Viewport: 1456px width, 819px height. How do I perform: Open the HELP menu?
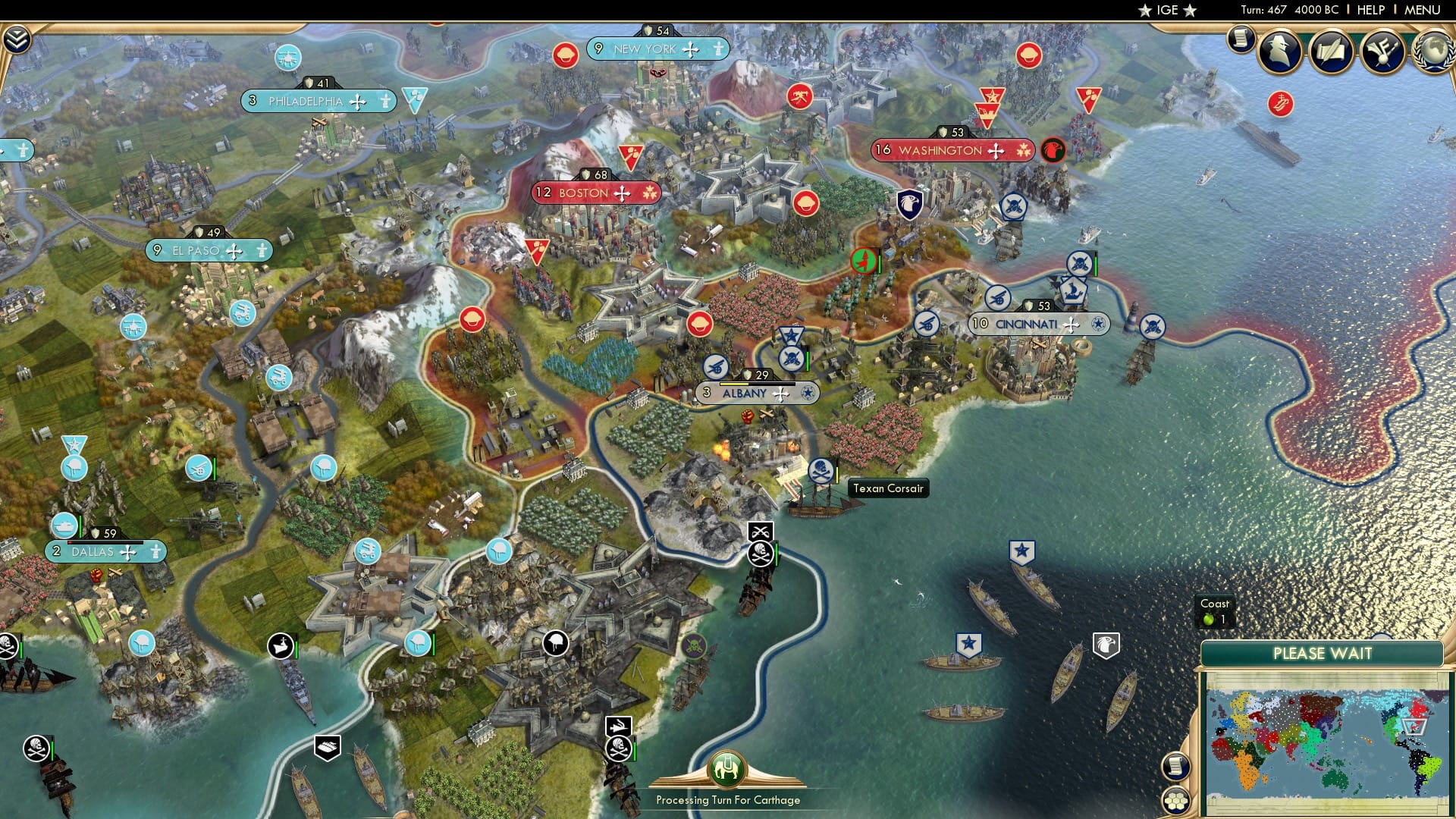1370,9
